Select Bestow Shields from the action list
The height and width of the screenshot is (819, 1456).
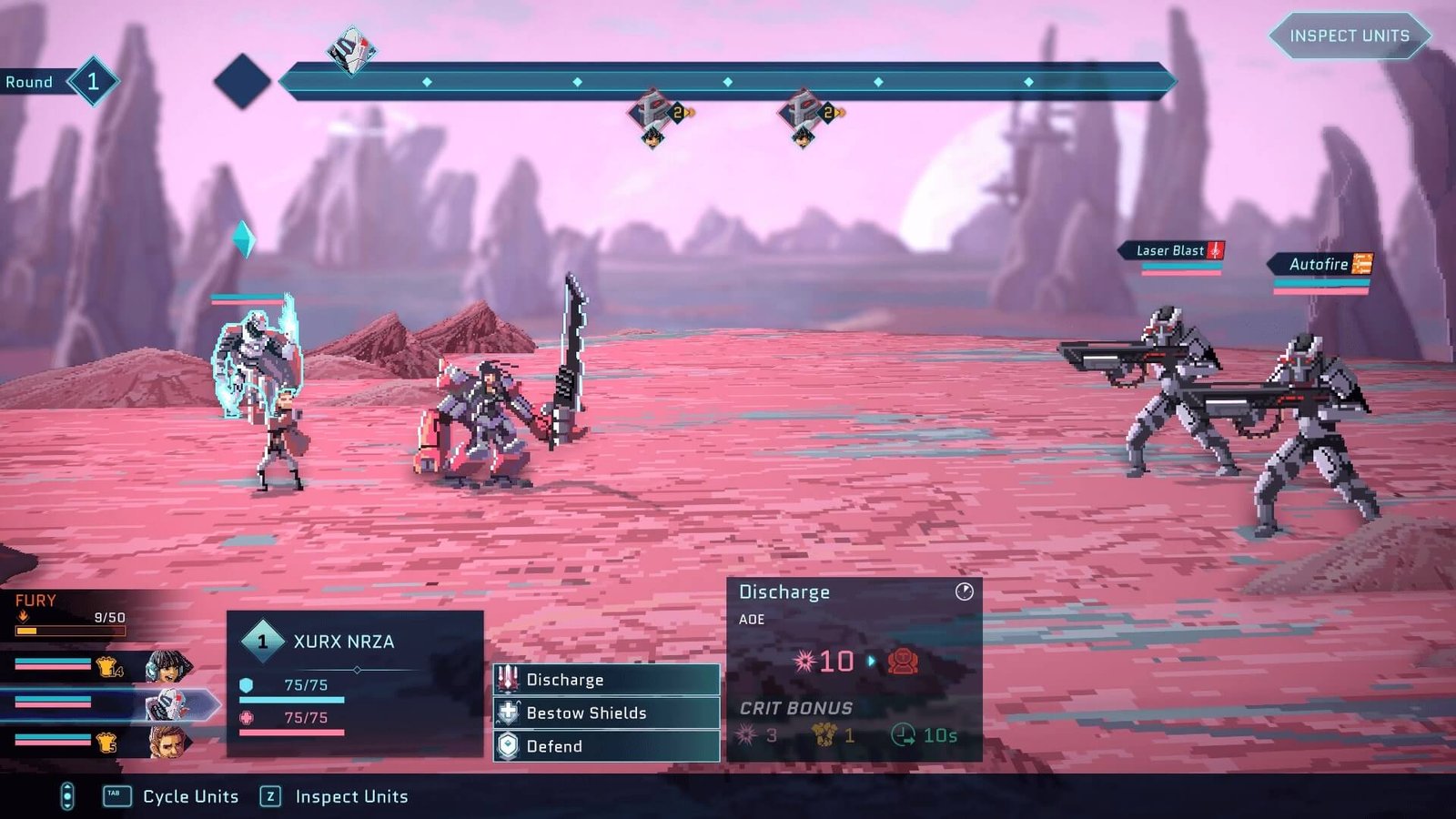(x=606, y=713)
